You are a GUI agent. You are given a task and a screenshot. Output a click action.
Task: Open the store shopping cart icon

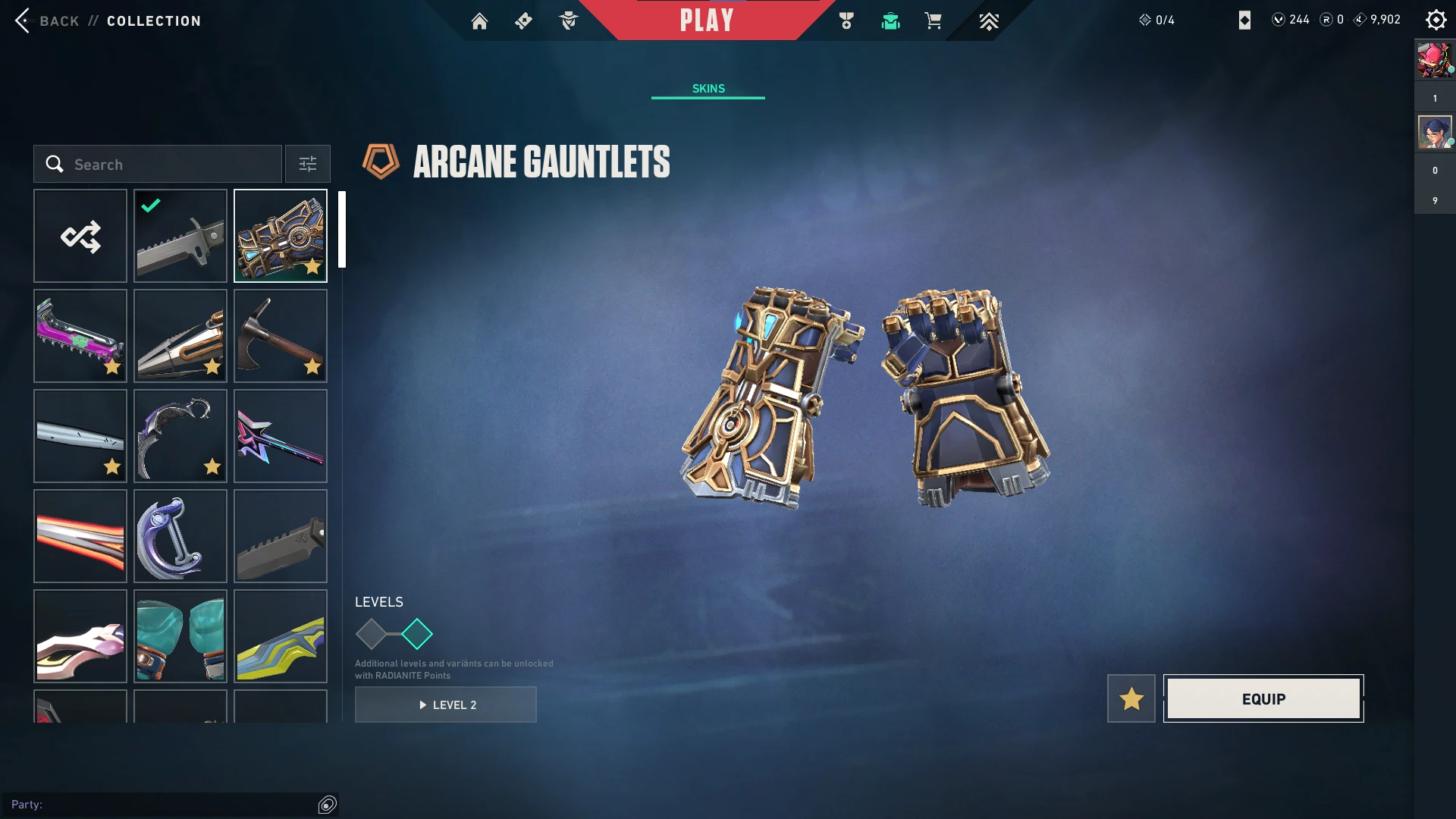point(933,21)
